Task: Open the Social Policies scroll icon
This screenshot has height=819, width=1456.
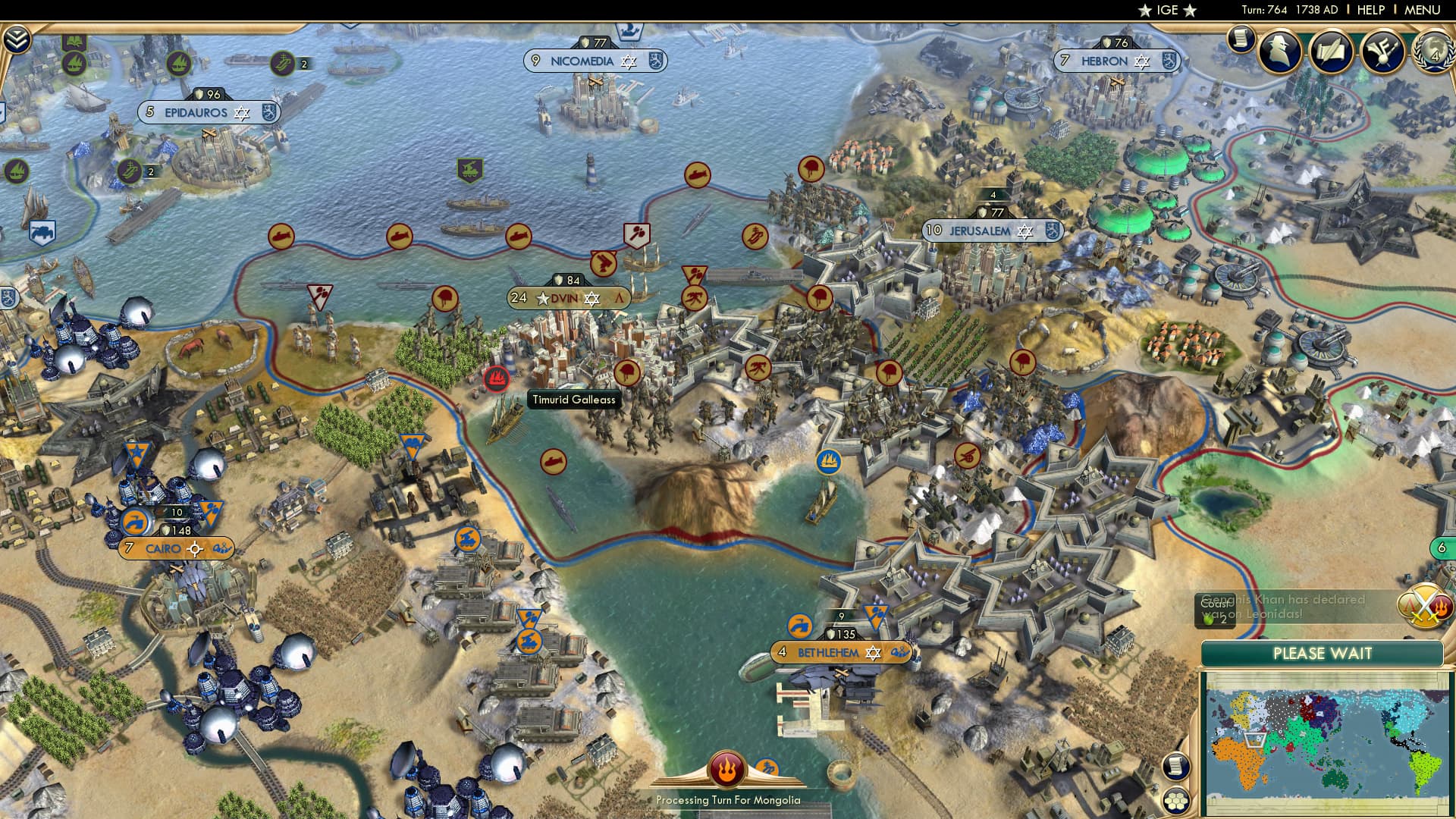Action: pyautogui.click(x=1241, y=39)
